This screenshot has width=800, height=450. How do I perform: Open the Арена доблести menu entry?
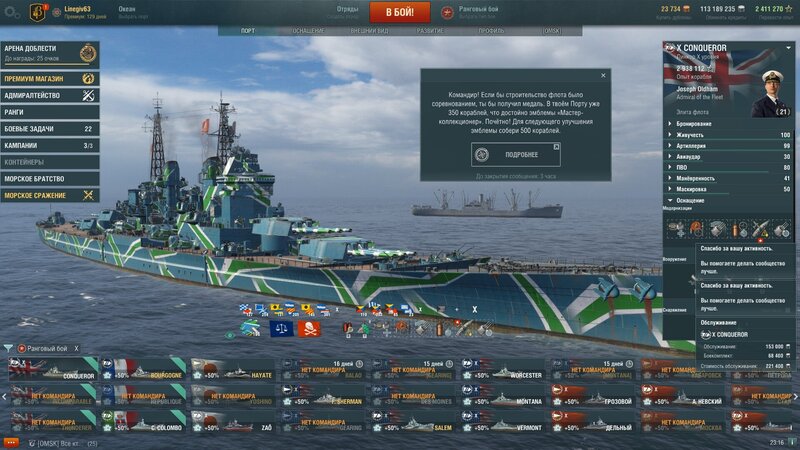tap(49, 52)
